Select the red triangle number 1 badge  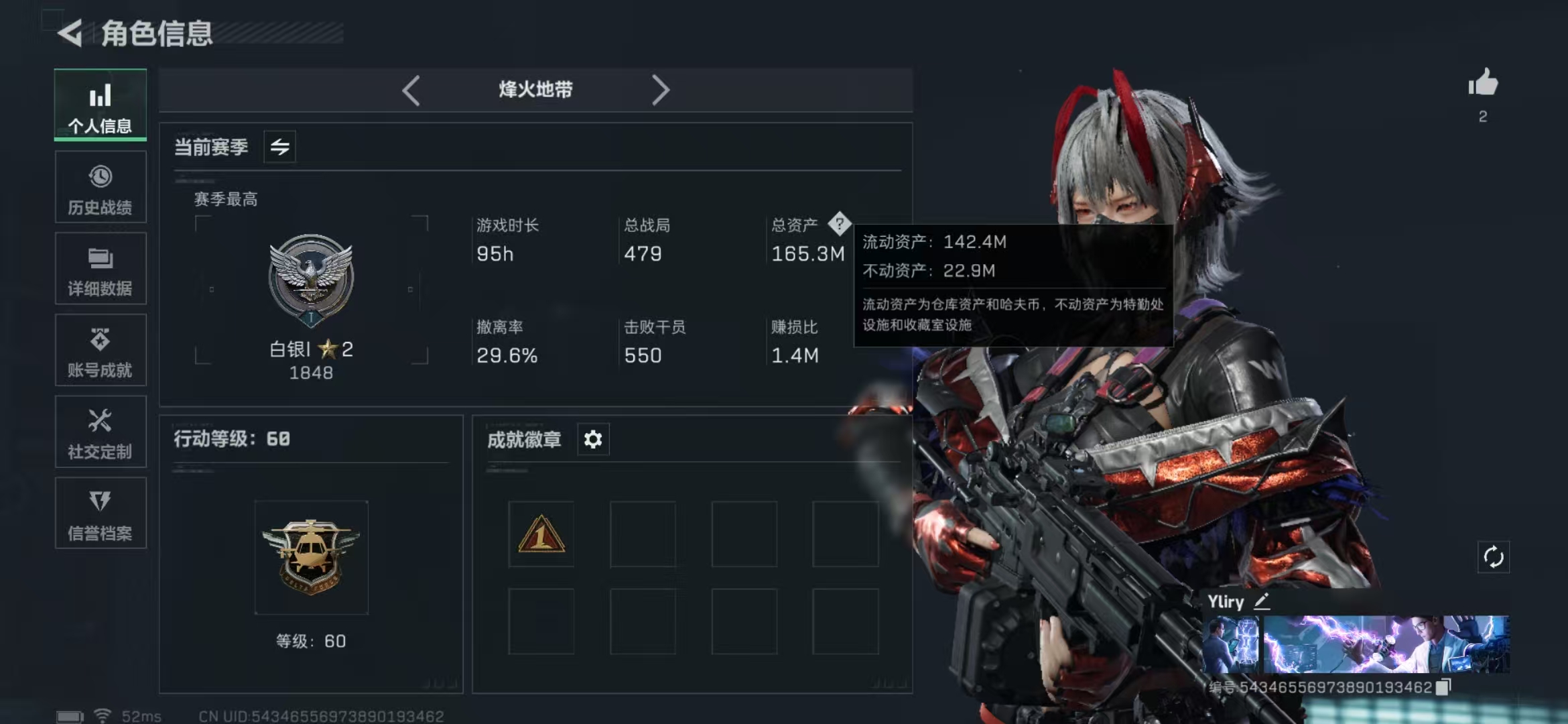click(x=541, y=534)
